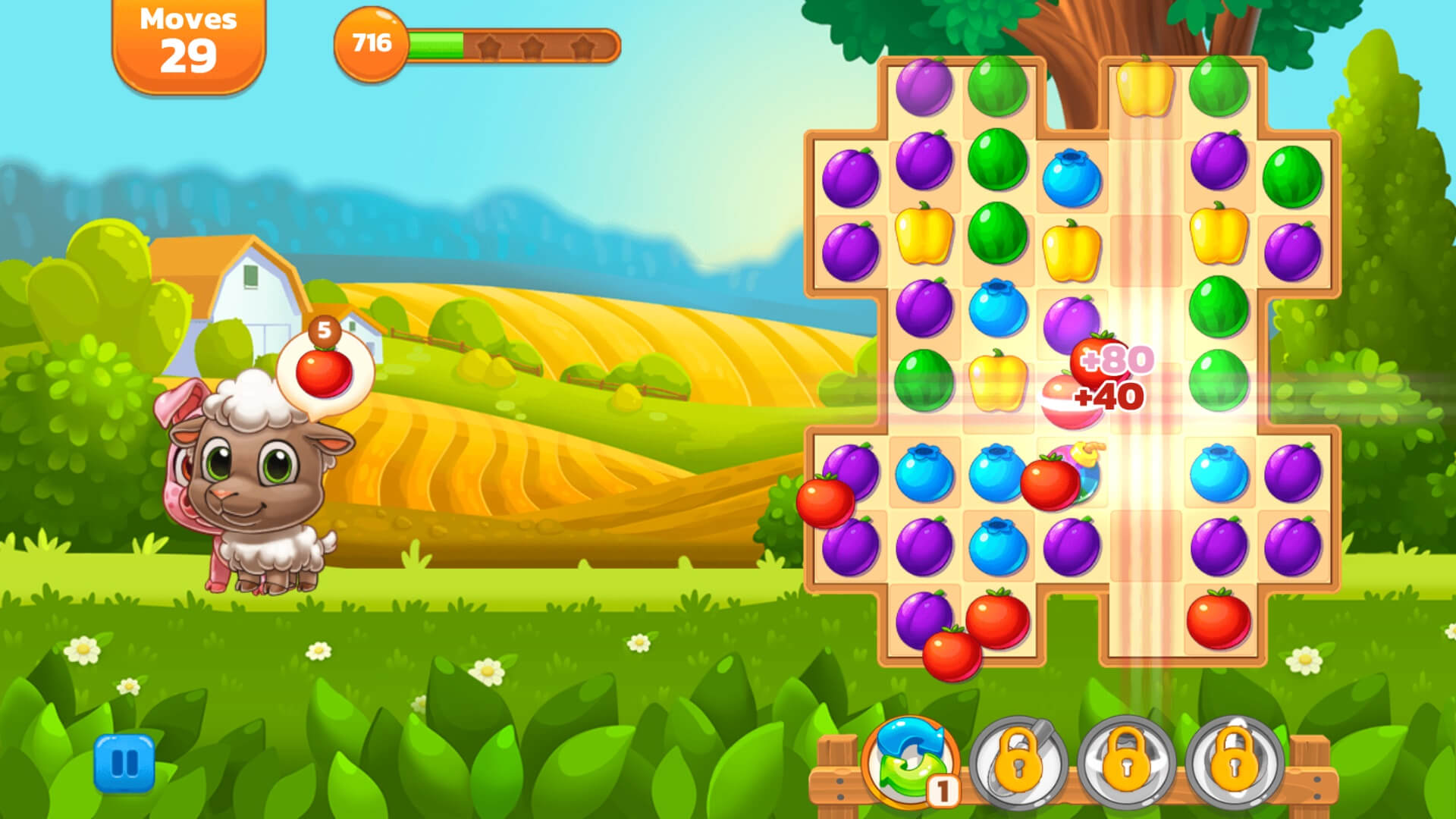This screenshot has width=1456, height=819.
Task: Select the yellow pepper in the board's top row
Action: [1144, 89]
